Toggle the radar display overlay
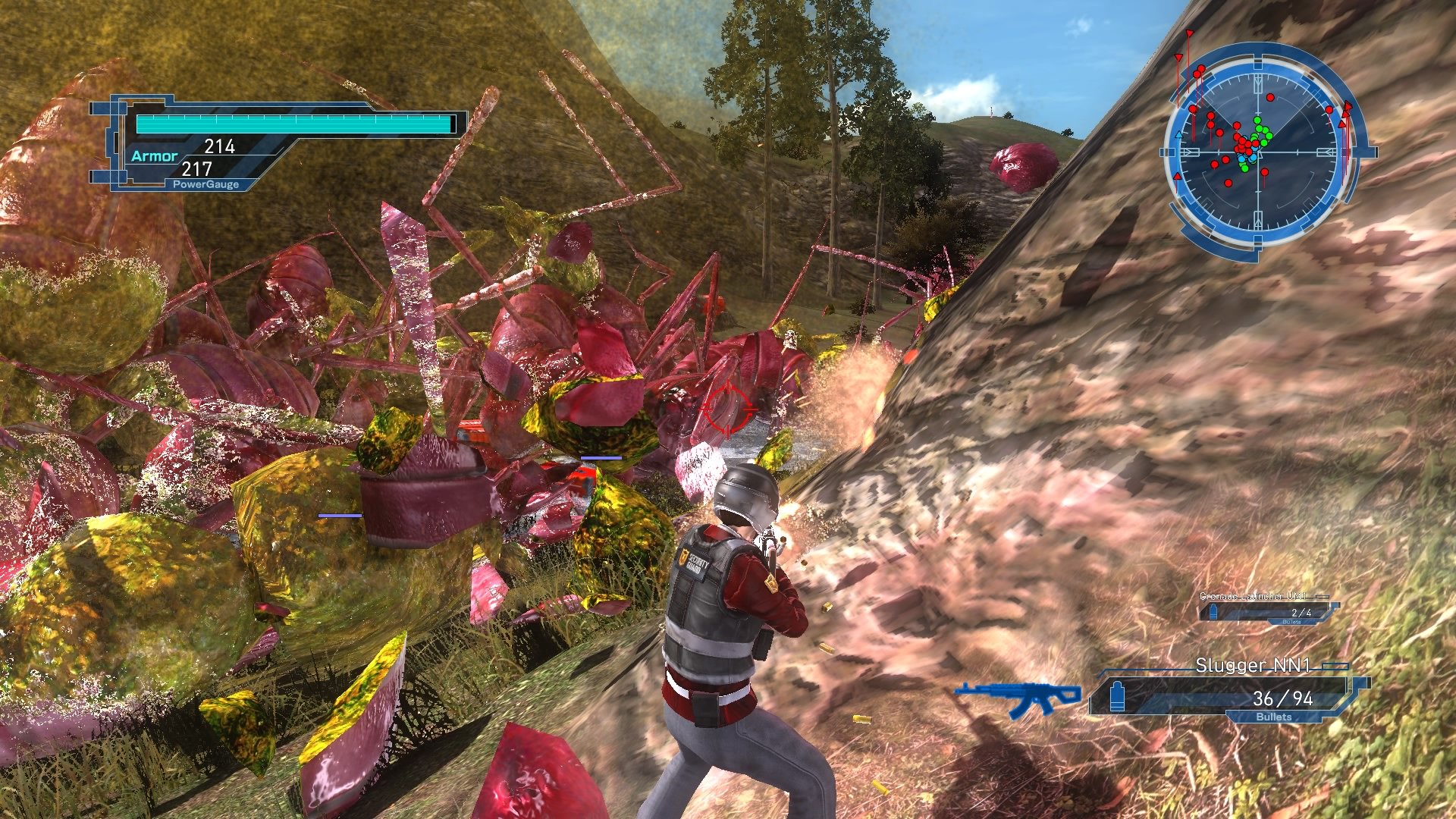Image resolution: width=1456 pixels, height=819 pixels. (x=1259, y=152)
